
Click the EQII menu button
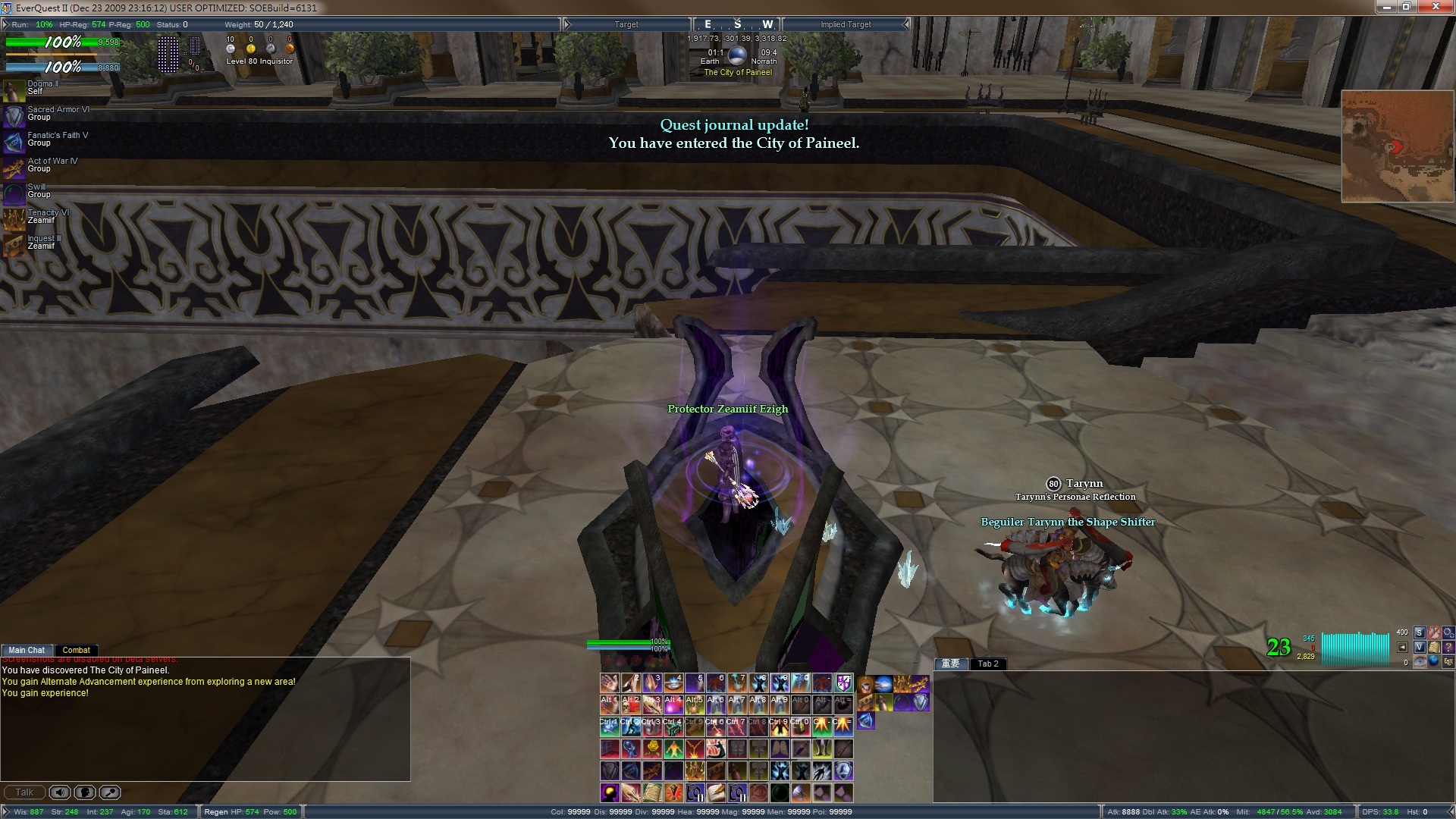click(x=1448, y=662)
